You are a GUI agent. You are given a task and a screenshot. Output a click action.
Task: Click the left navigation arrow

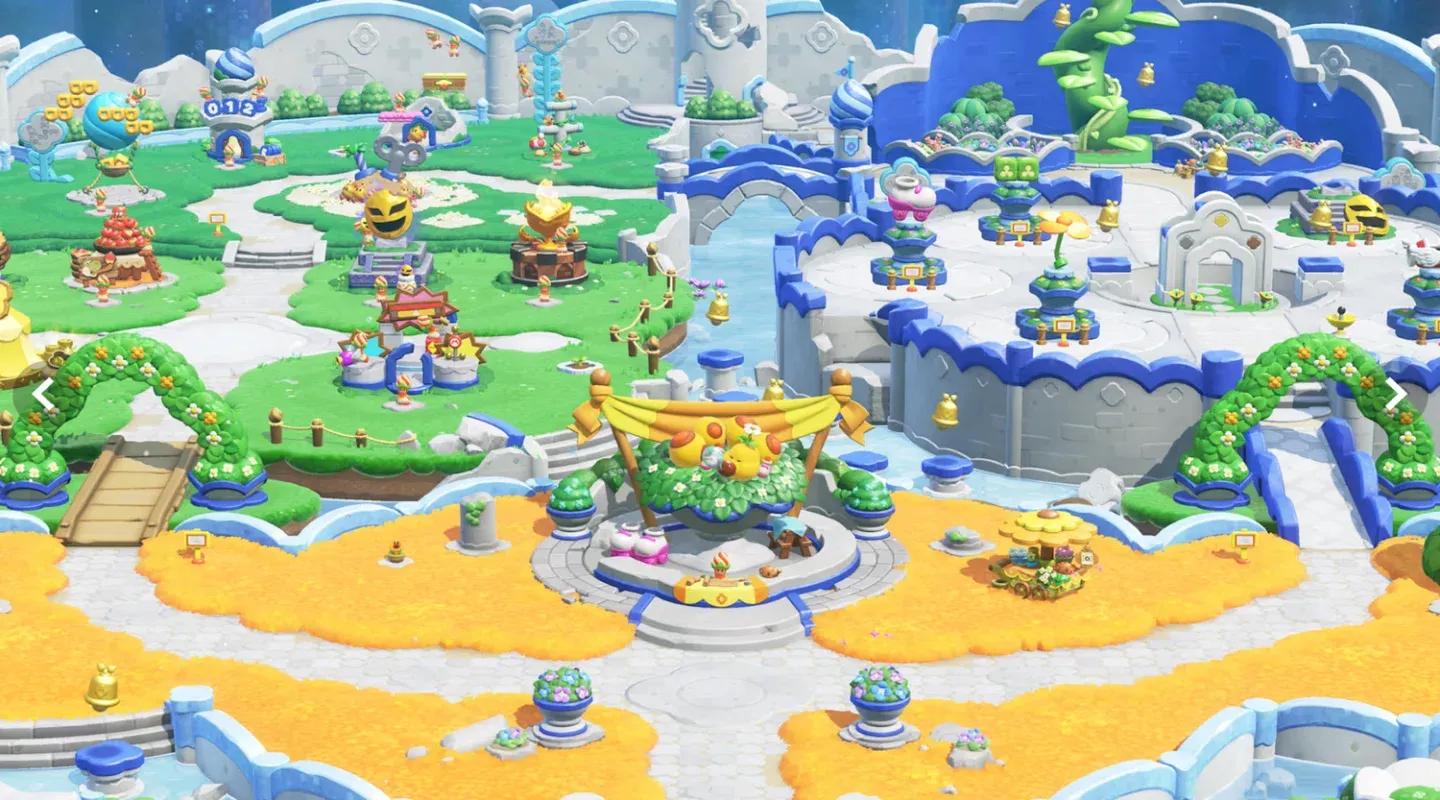coord(42,395)
